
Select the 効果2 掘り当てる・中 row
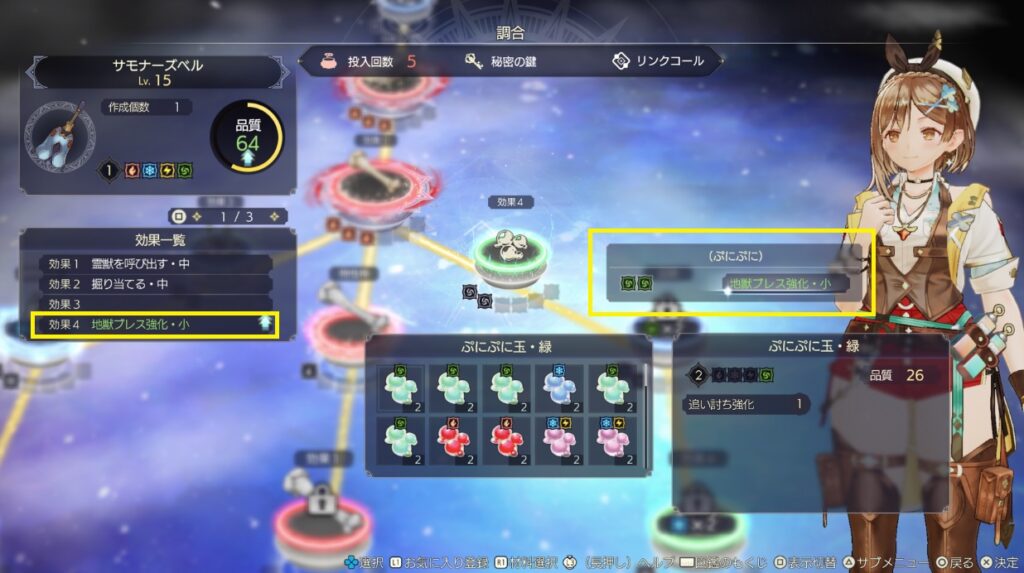[x=155, y=284]
